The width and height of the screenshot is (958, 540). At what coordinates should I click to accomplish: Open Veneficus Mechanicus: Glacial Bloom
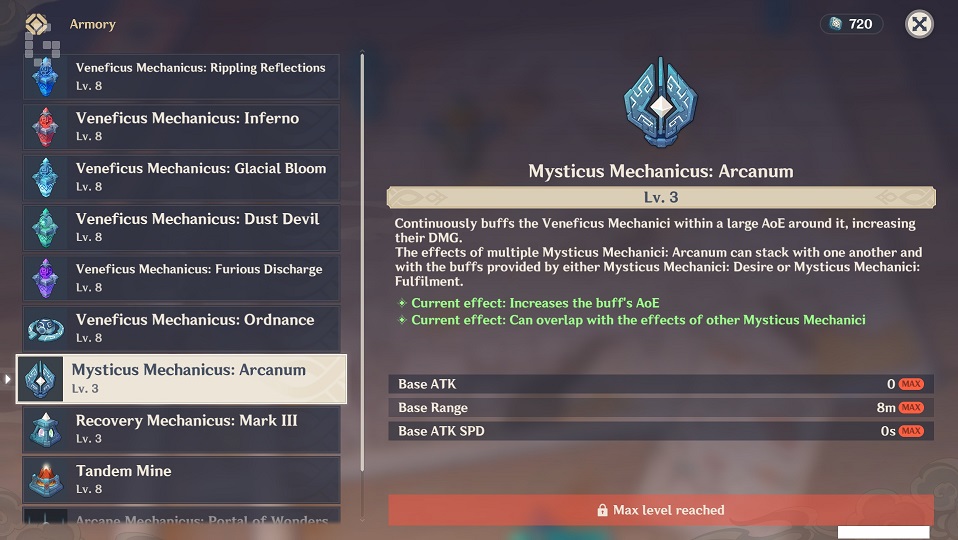point(181,177)
